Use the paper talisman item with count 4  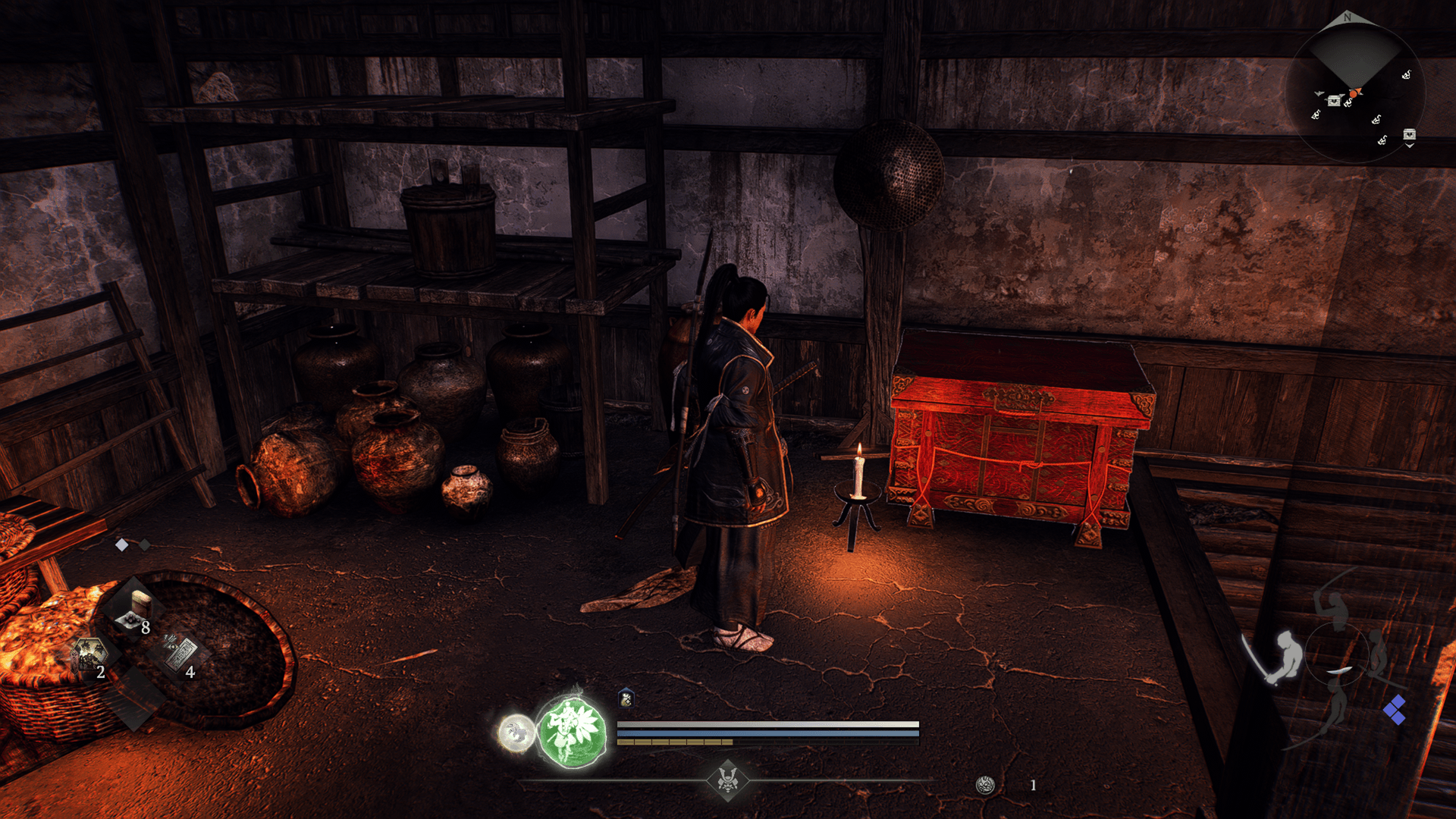click(182, 654)
